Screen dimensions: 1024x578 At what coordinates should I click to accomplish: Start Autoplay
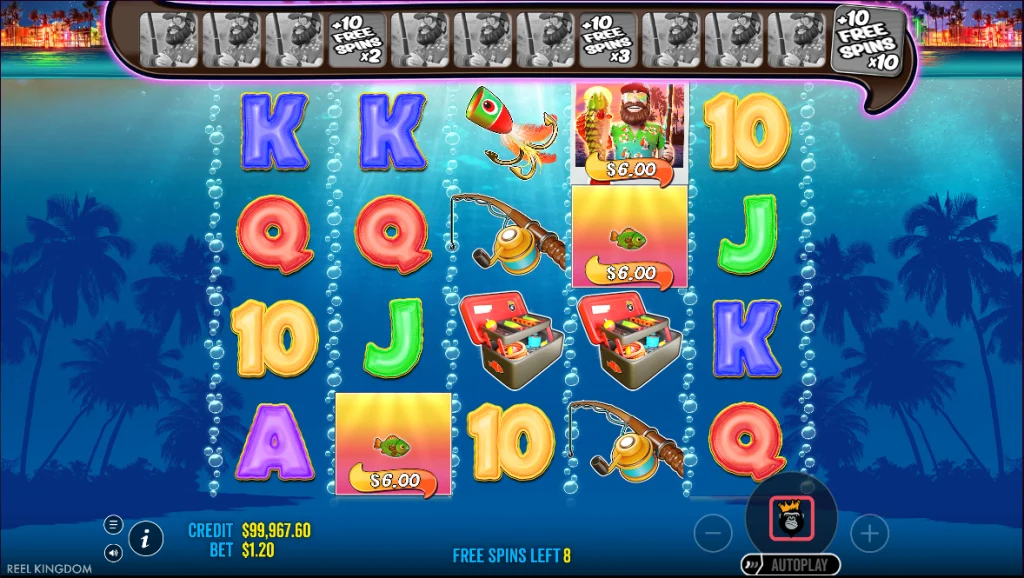[x=790, y=565]
